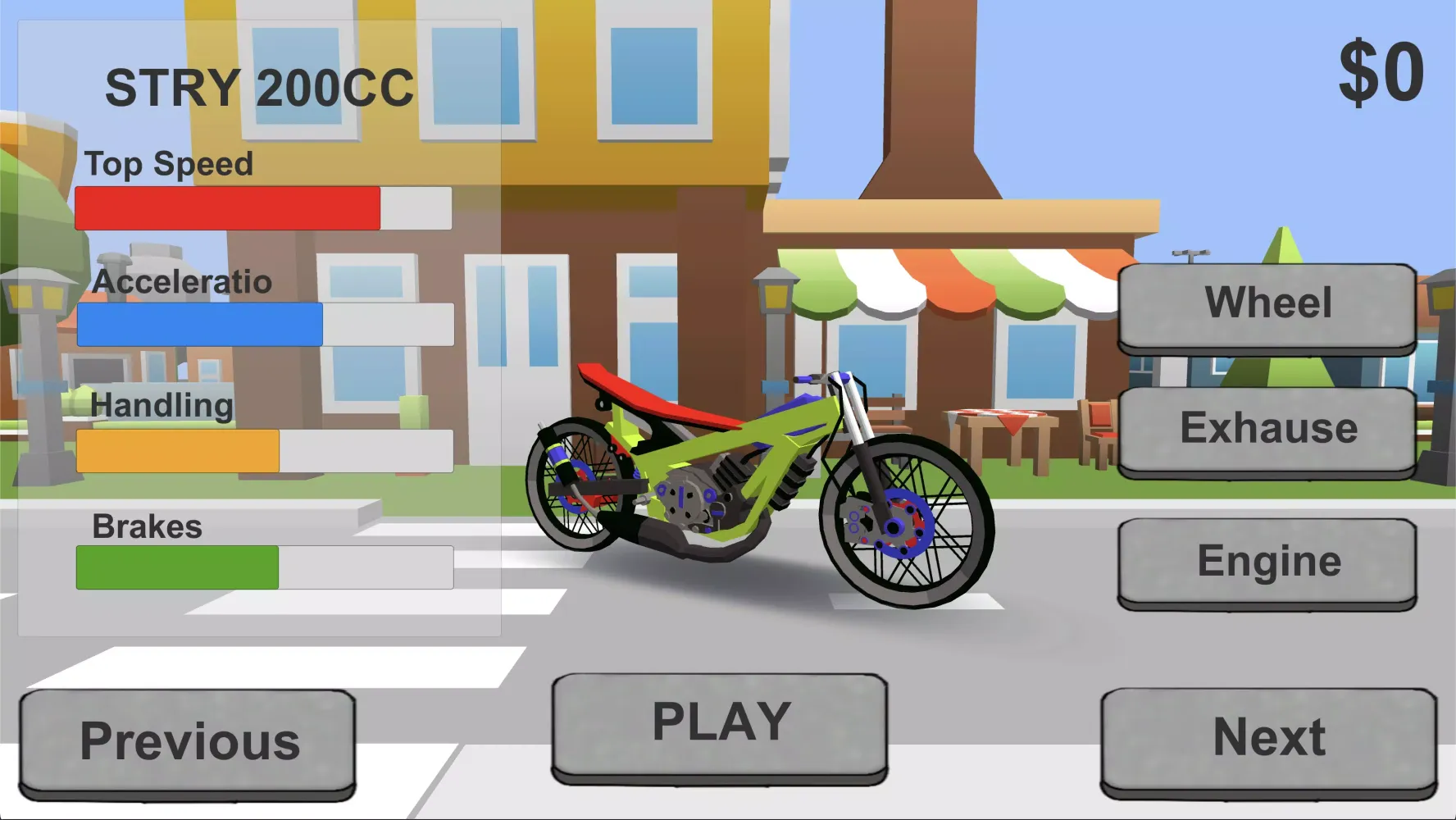Viewport: 1456px width, 820px height.
Task: Click the Top Speed label
Action: coord(170,163)
